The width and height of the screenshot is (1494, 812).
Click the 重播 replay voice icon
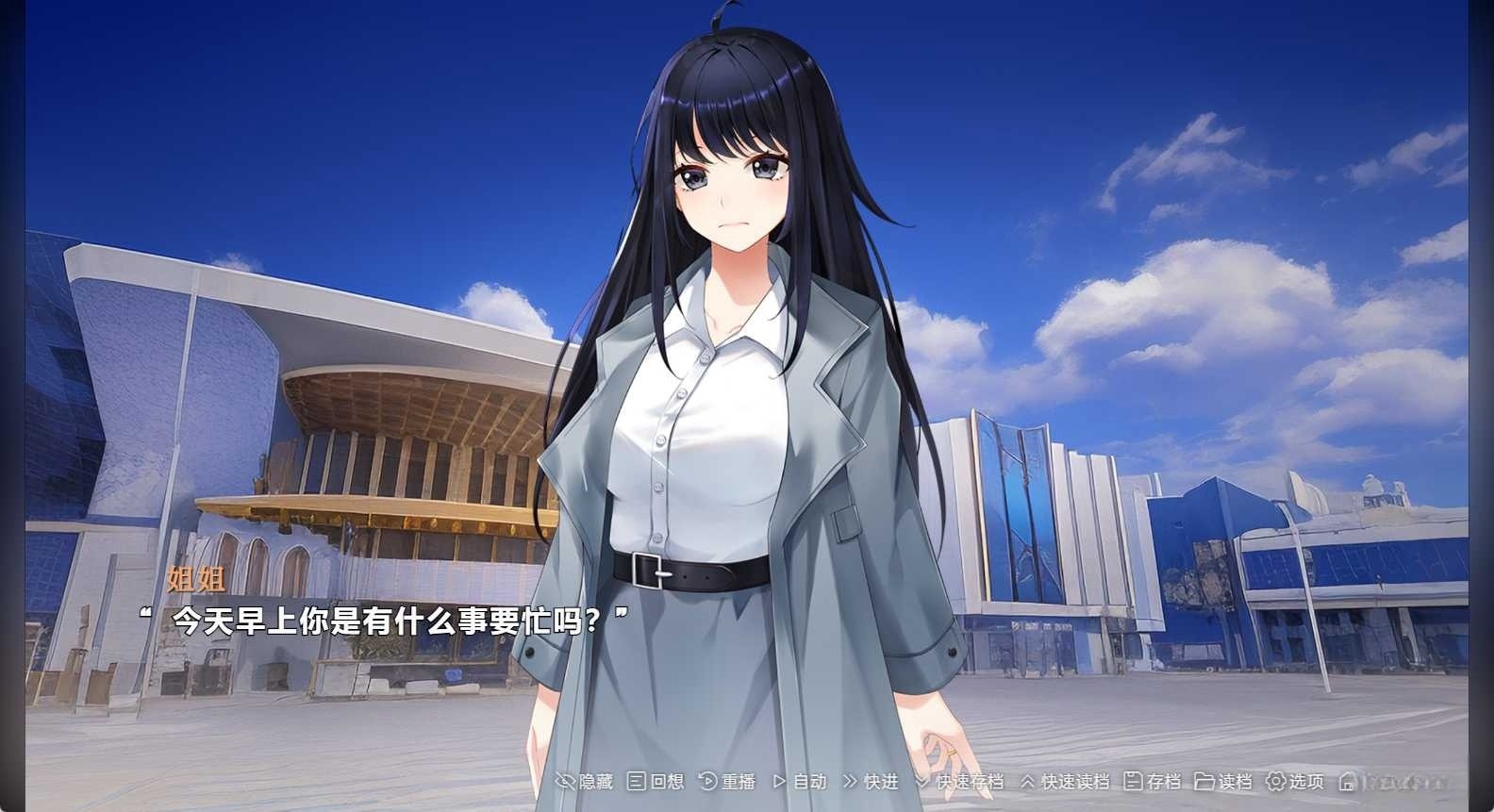(707, 782)
